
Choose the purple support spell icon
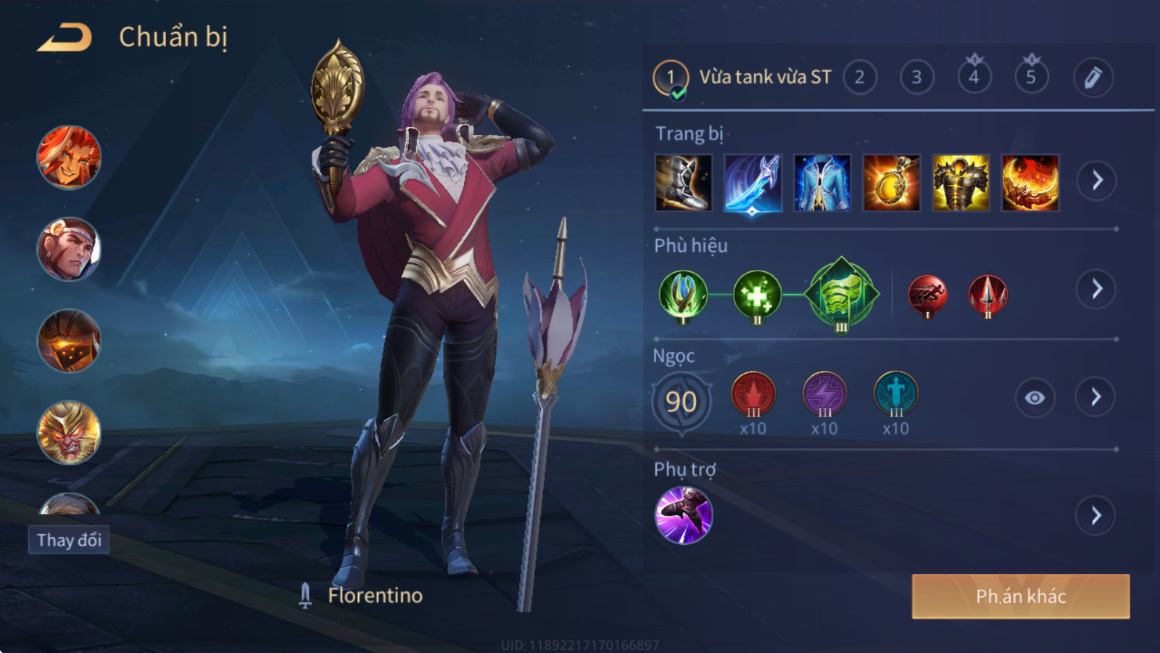pyautogui.click(x=683, y=515)
